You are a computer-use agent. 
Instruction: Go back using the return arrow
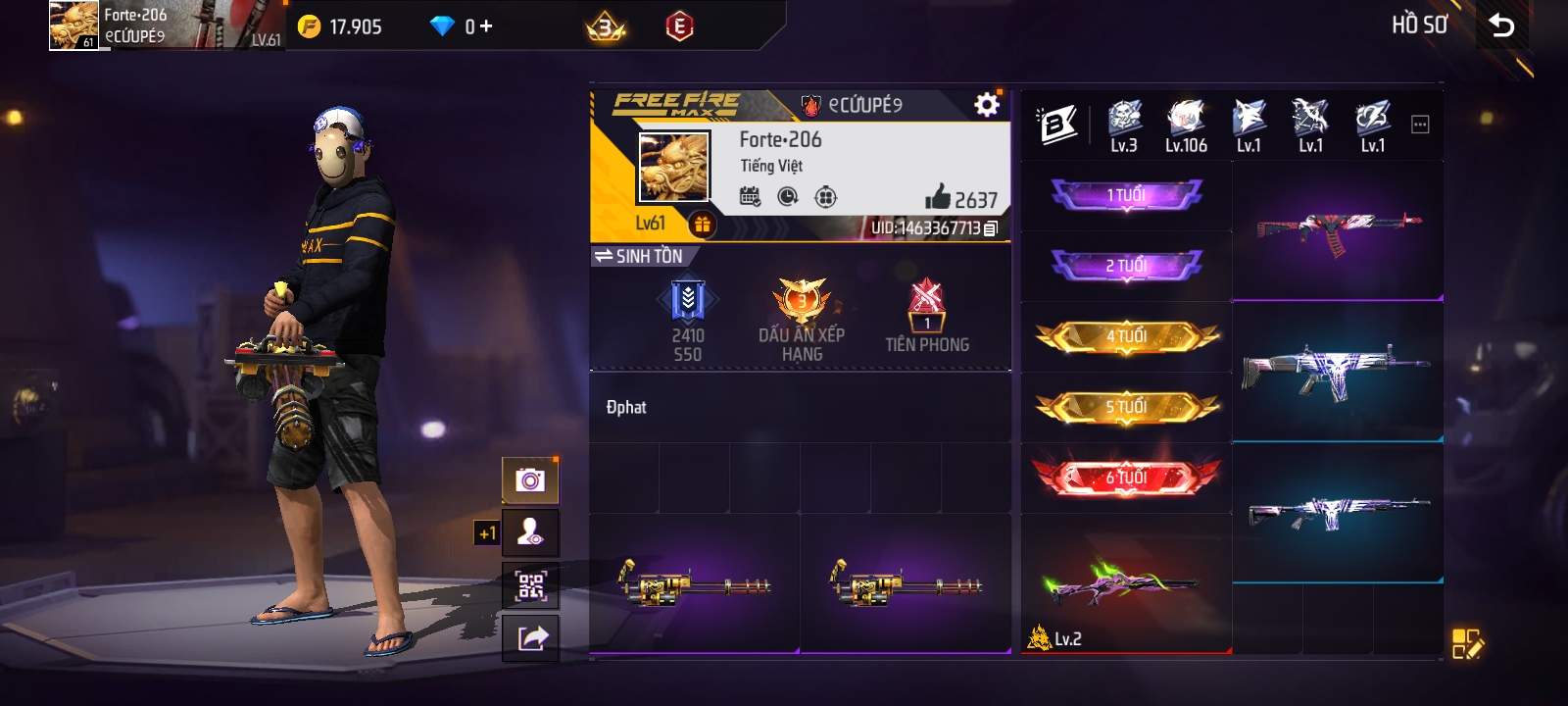(1500, 25)
